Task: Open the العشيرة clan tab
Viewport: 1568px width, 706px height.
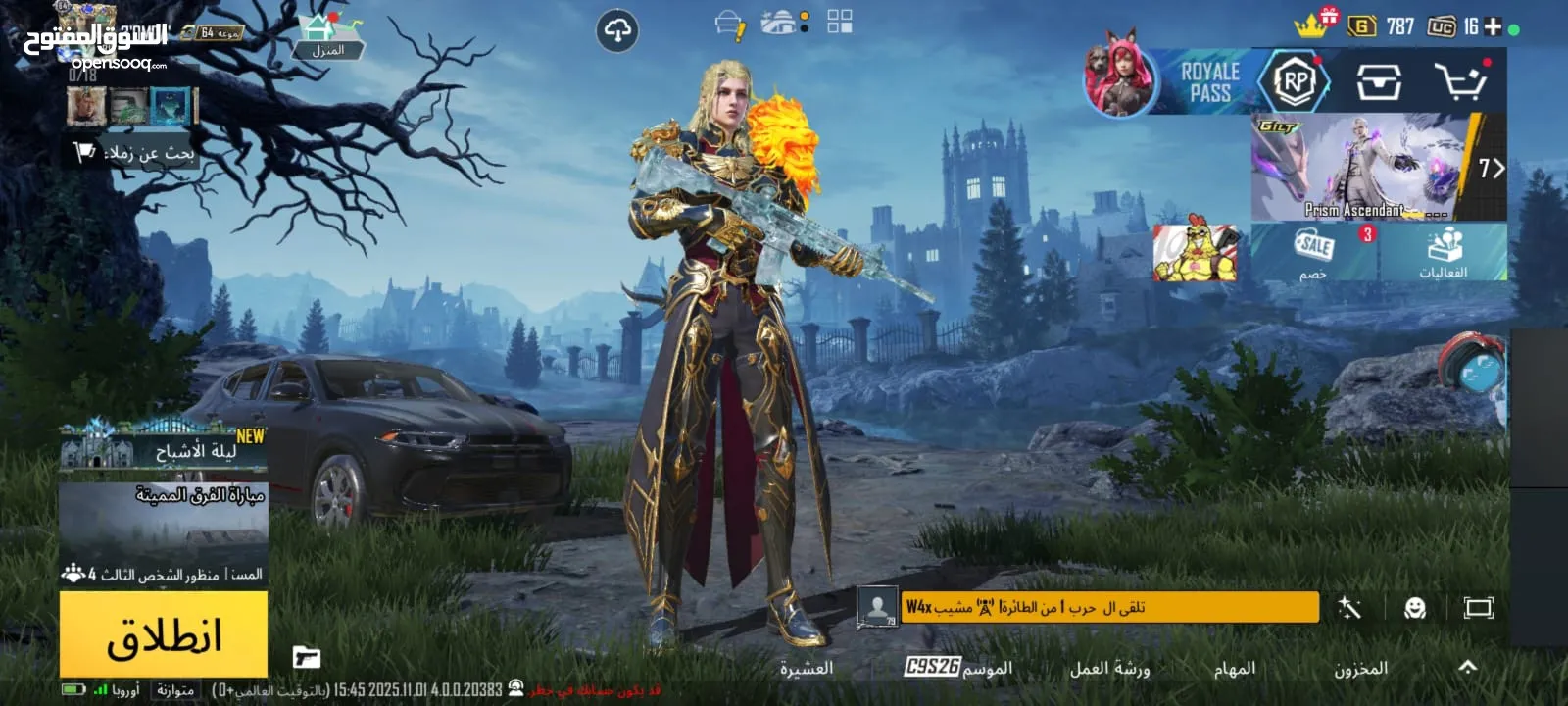Action: tap(806, 669)
